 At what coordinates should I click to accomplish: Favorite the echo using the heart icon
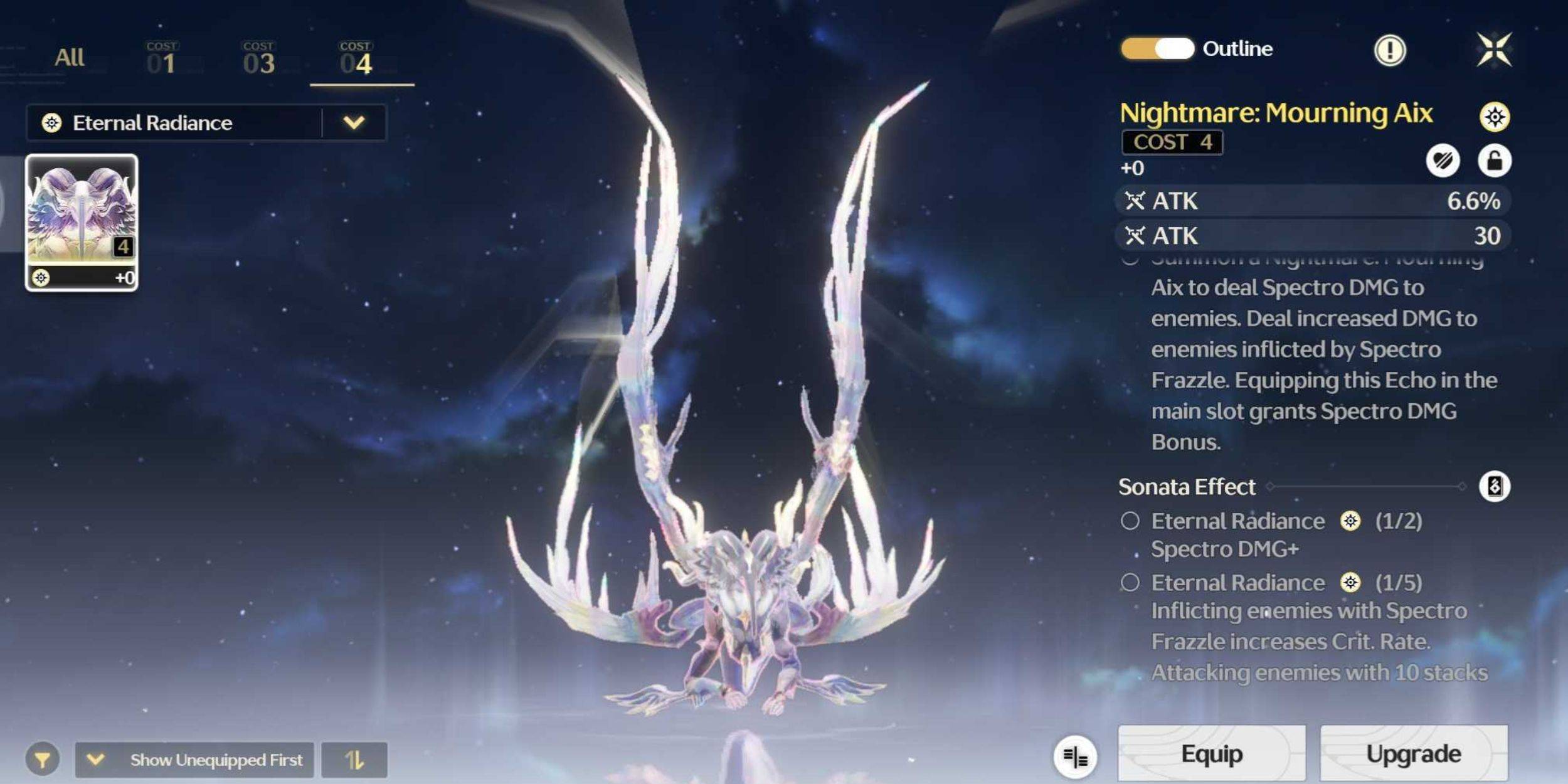point(1444,162)
